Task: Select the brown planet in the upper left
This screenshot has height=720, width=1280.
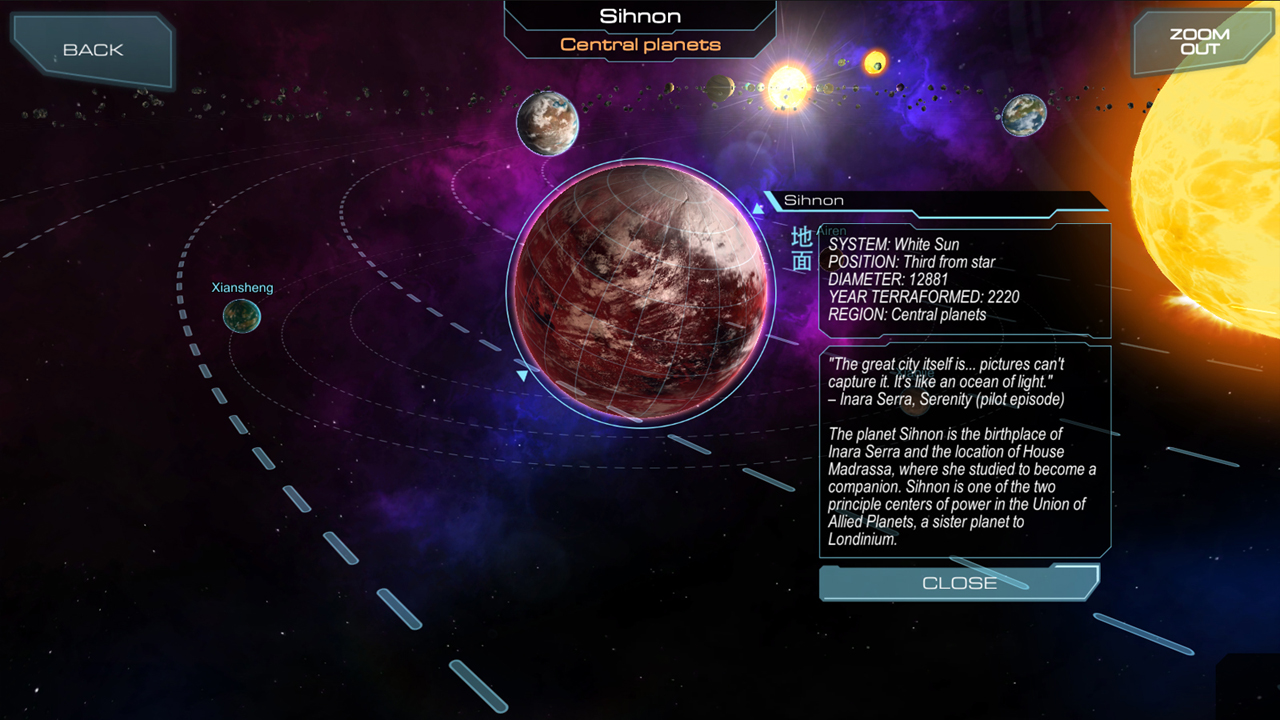Action: pyautogui.click(x=547, y=122)
